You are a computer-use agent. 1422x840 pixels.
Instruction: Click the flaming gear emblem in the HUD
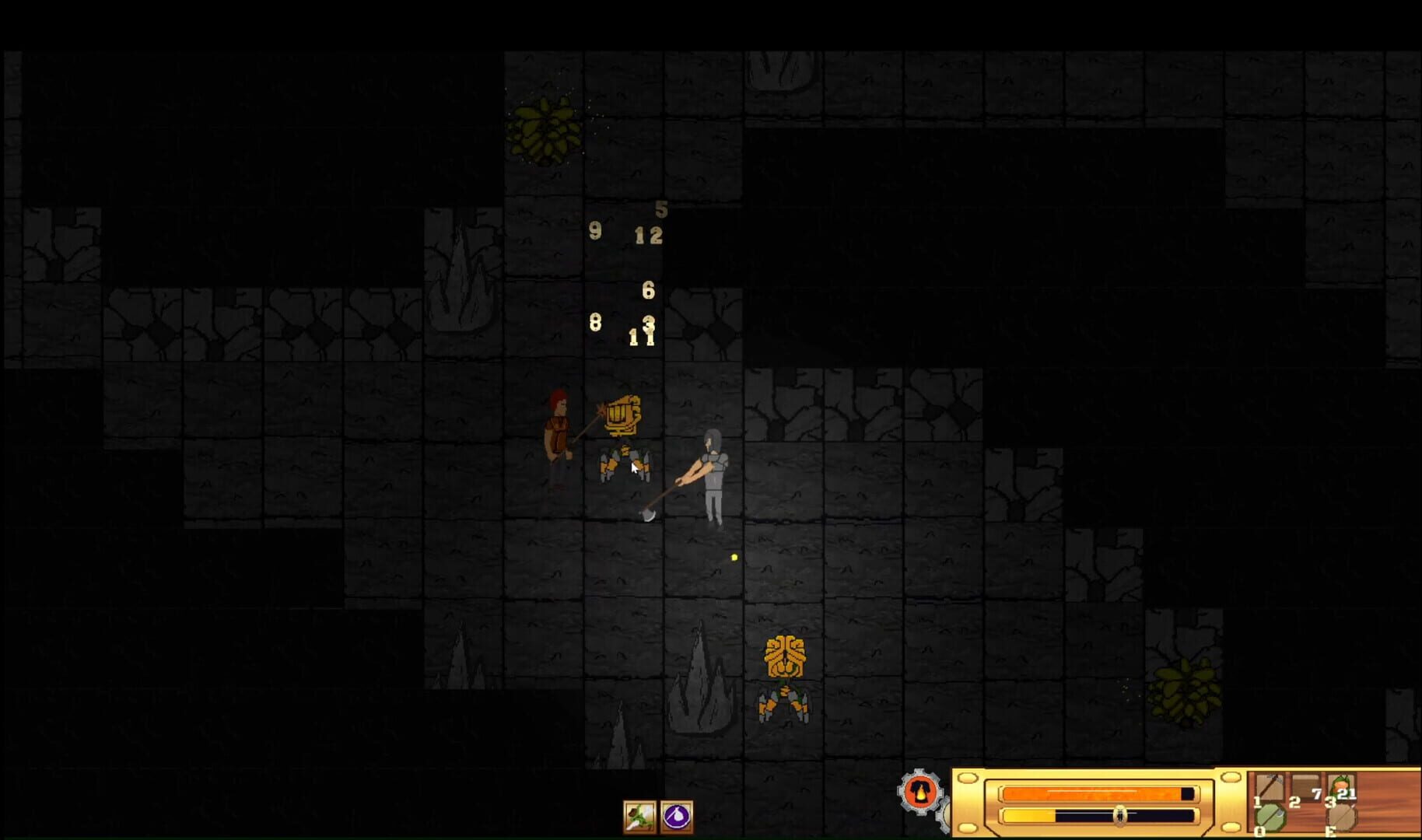[920, 793]
